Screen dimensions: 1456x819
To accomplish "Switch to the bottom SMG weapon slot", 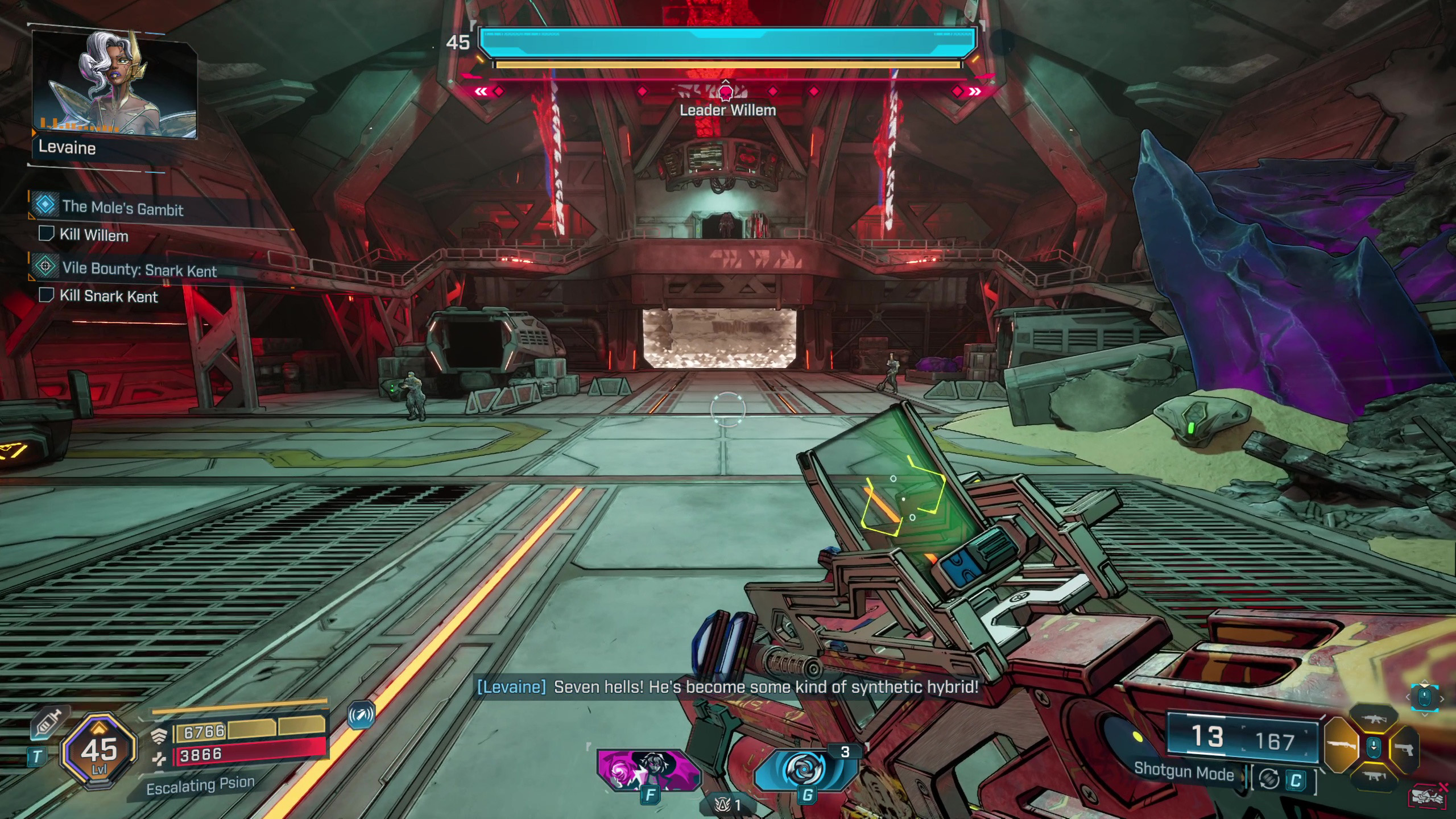I will click(x=1374, y=776).
